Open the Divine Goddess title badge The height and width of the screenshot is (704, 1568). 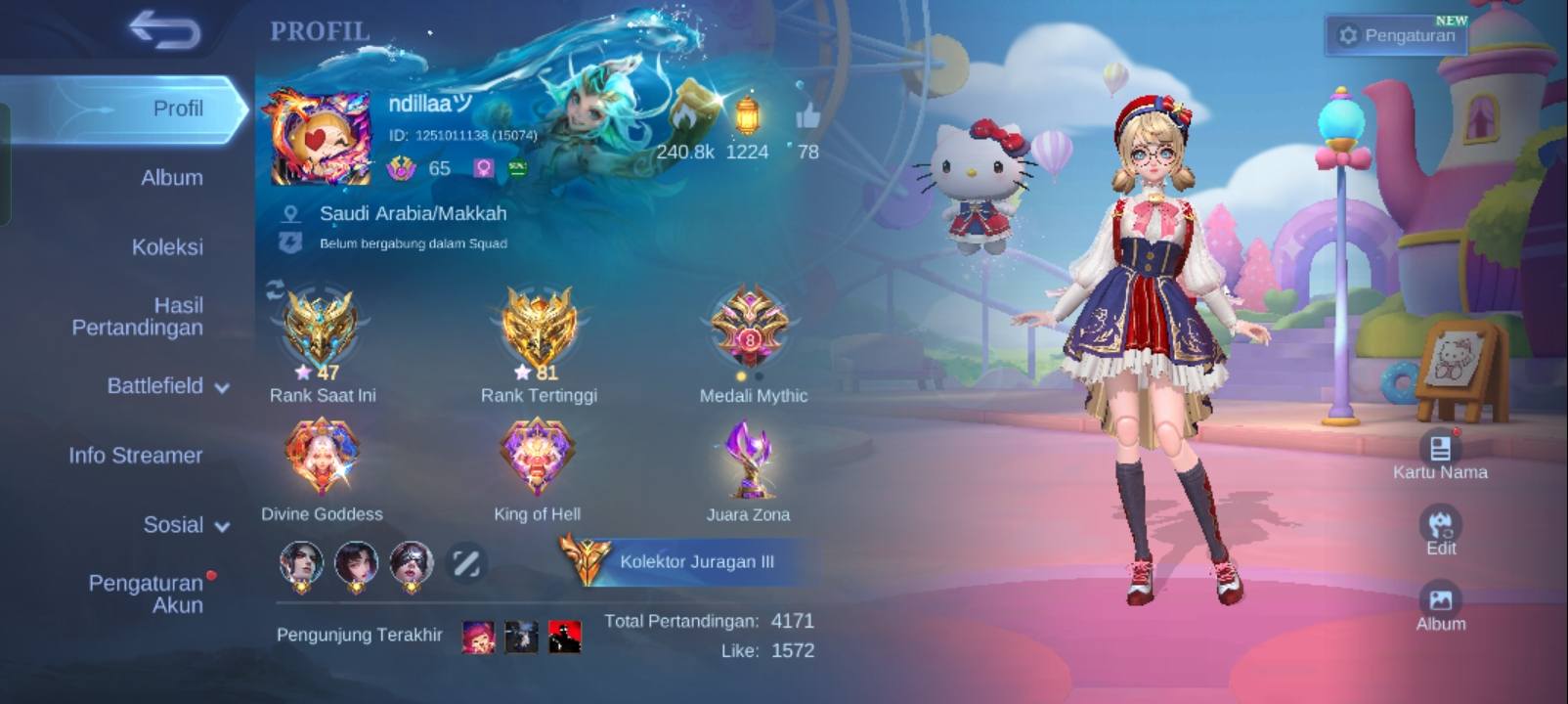click(x=322, y=457)
